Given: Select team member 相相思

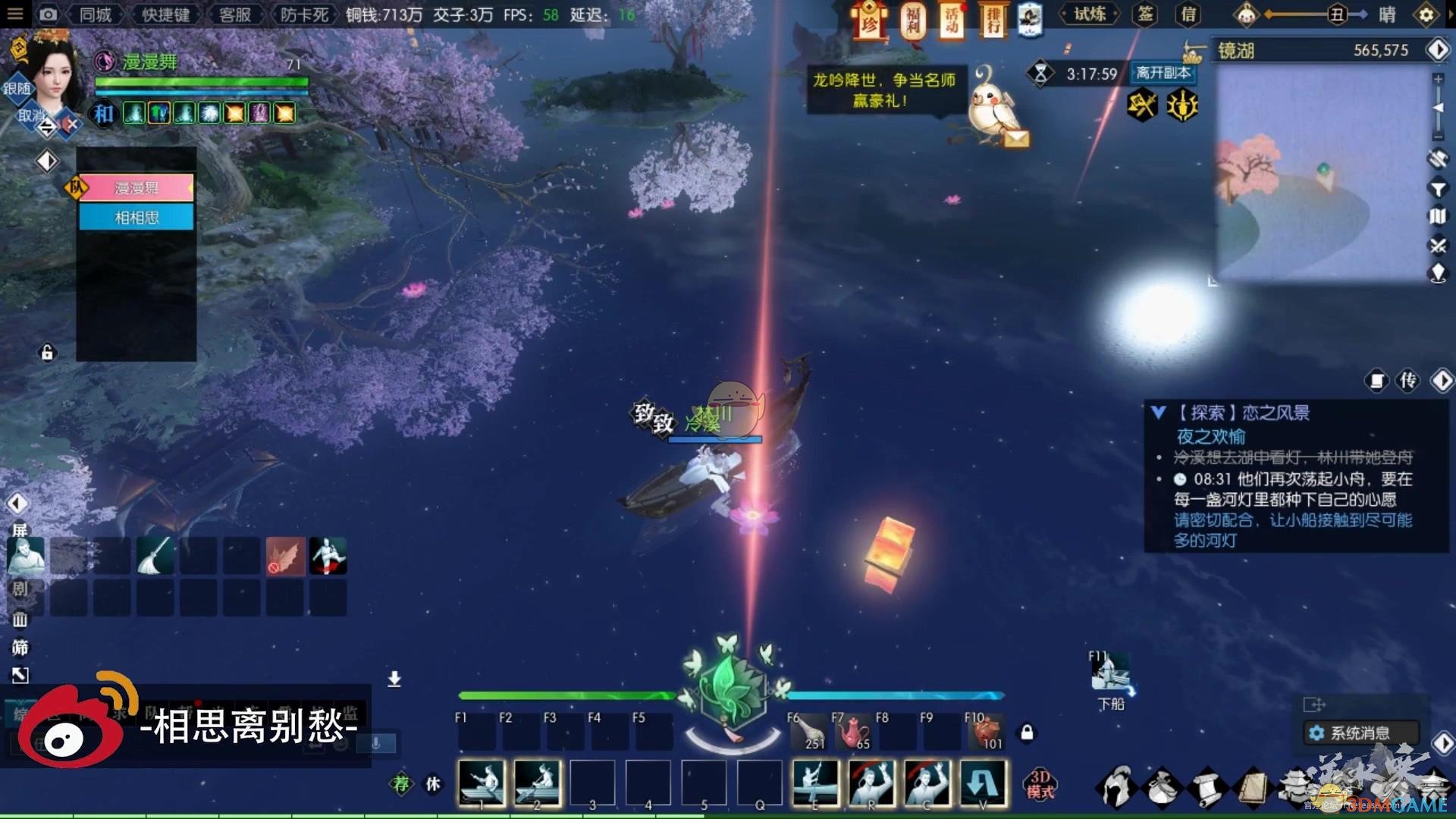Looking at the screenshot, I should tap(136, 218).
